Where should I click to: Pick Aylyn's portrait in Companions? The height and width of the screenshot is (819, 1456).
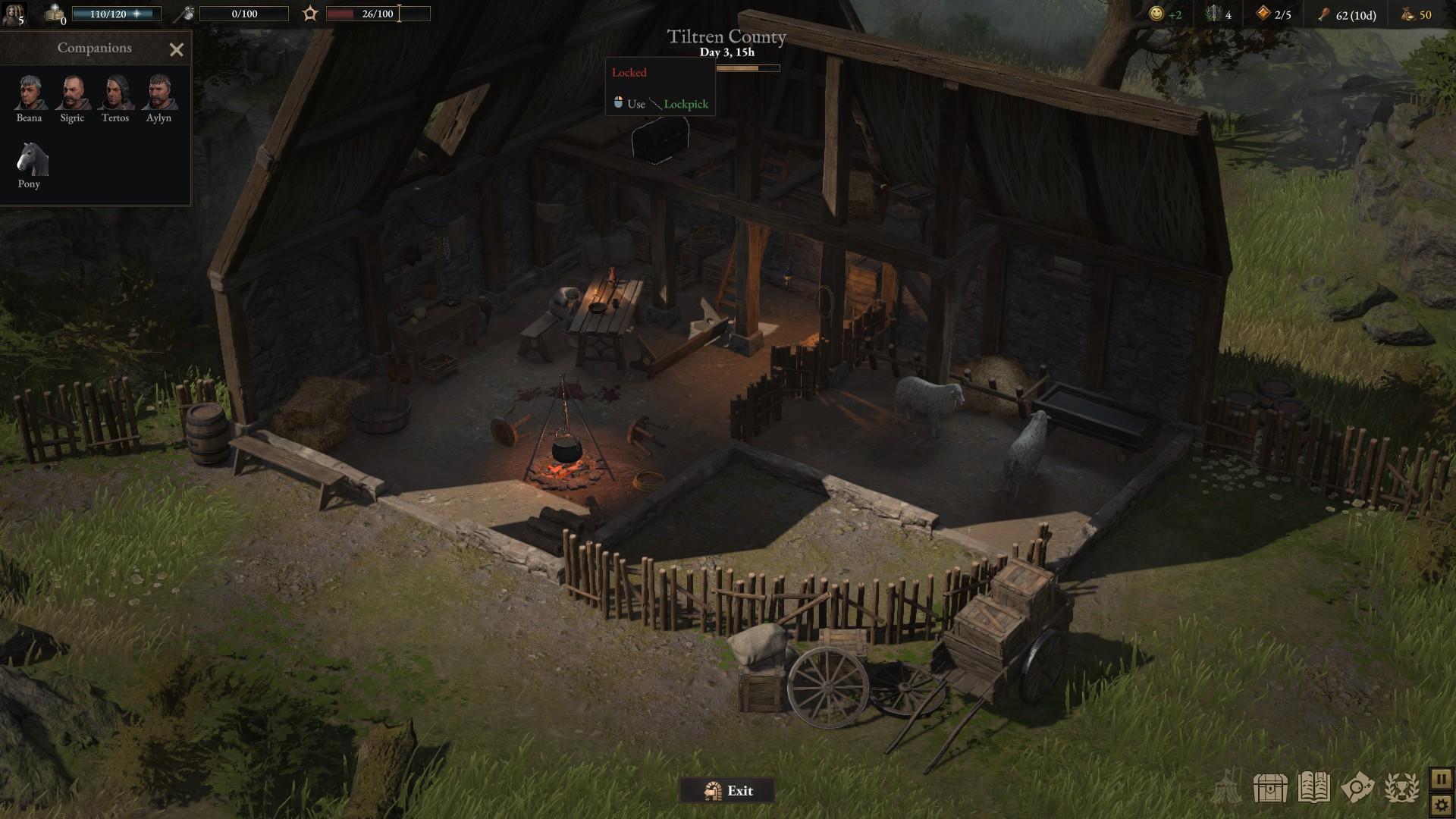[x=159, y=93]
